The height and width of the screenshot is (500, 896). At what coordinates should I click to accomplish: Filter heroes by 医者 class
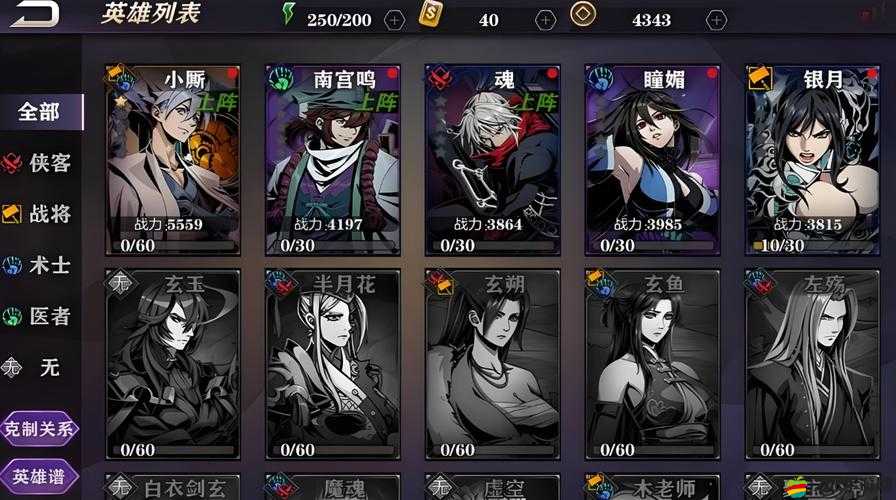tap(40, 316)
